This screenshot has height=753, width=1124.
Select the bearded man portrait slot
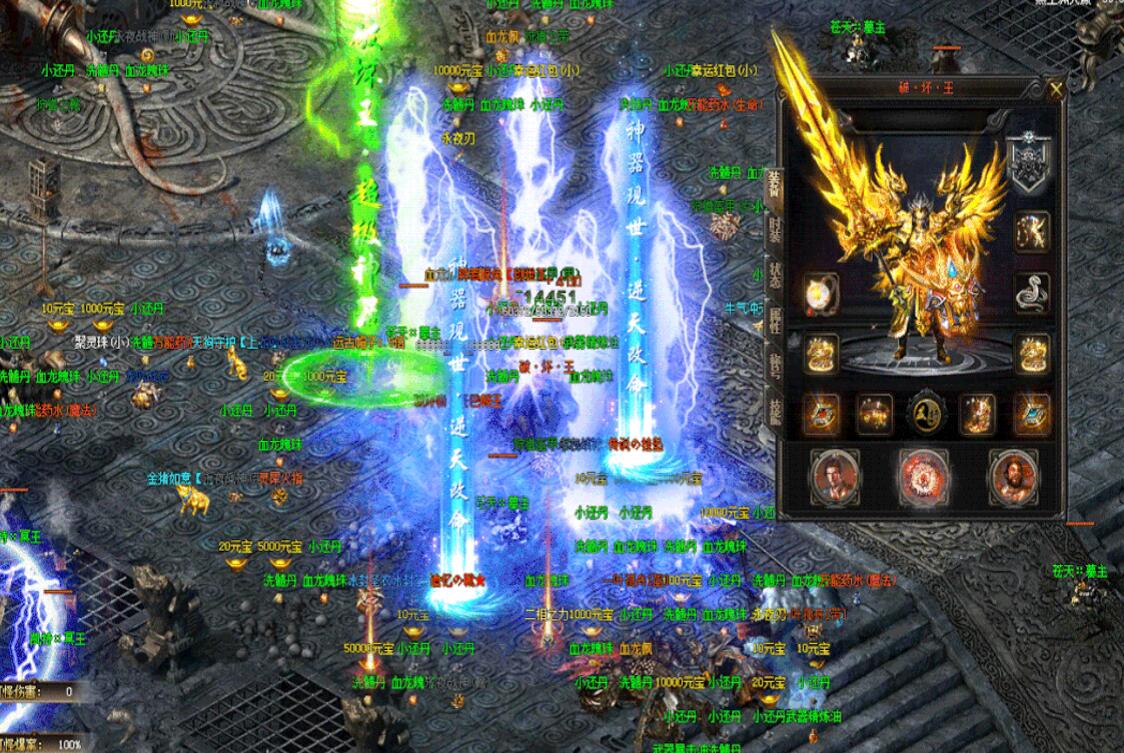1014,475
